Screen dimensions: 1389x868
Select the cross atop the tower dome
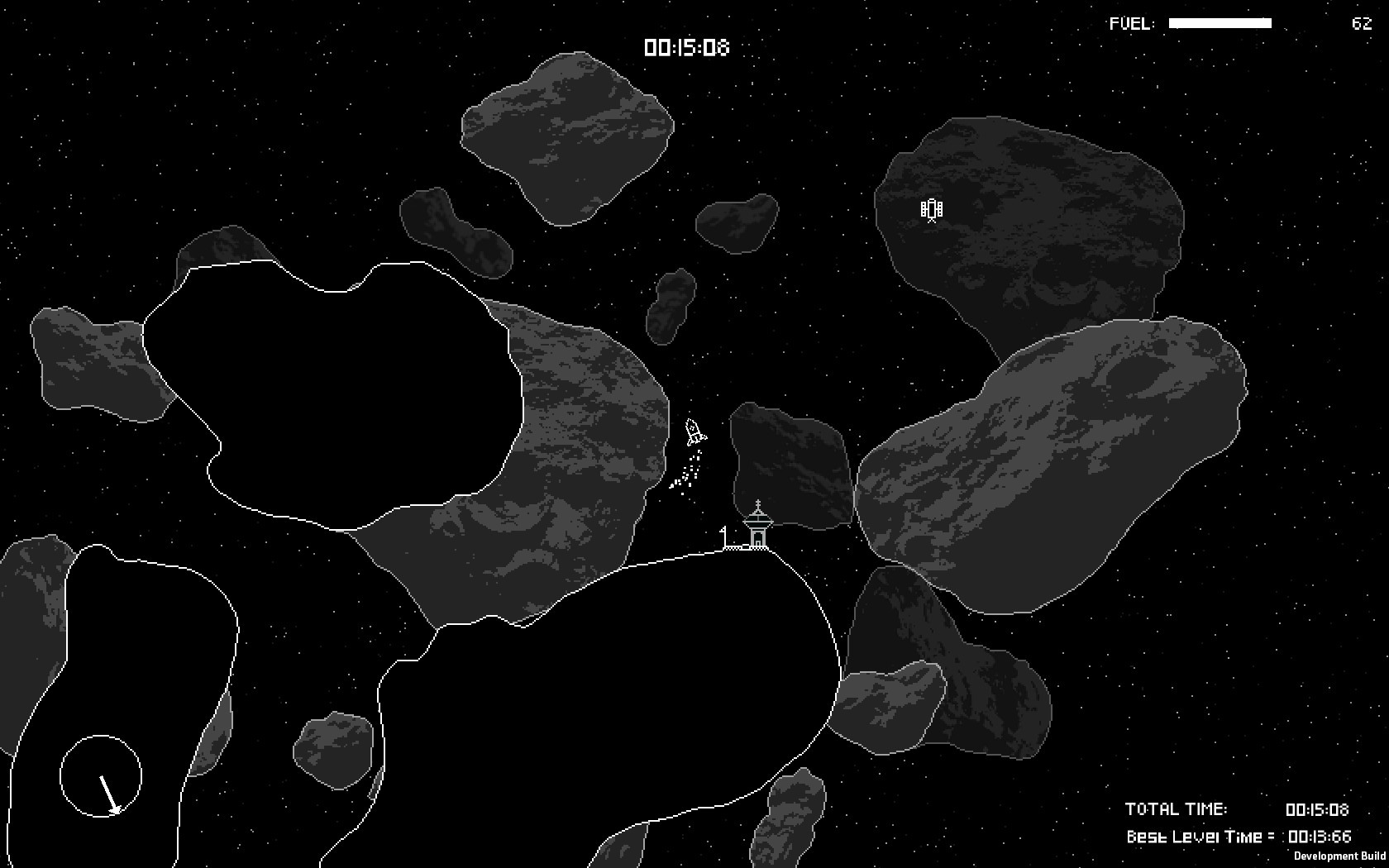click(x=758, y=502)
